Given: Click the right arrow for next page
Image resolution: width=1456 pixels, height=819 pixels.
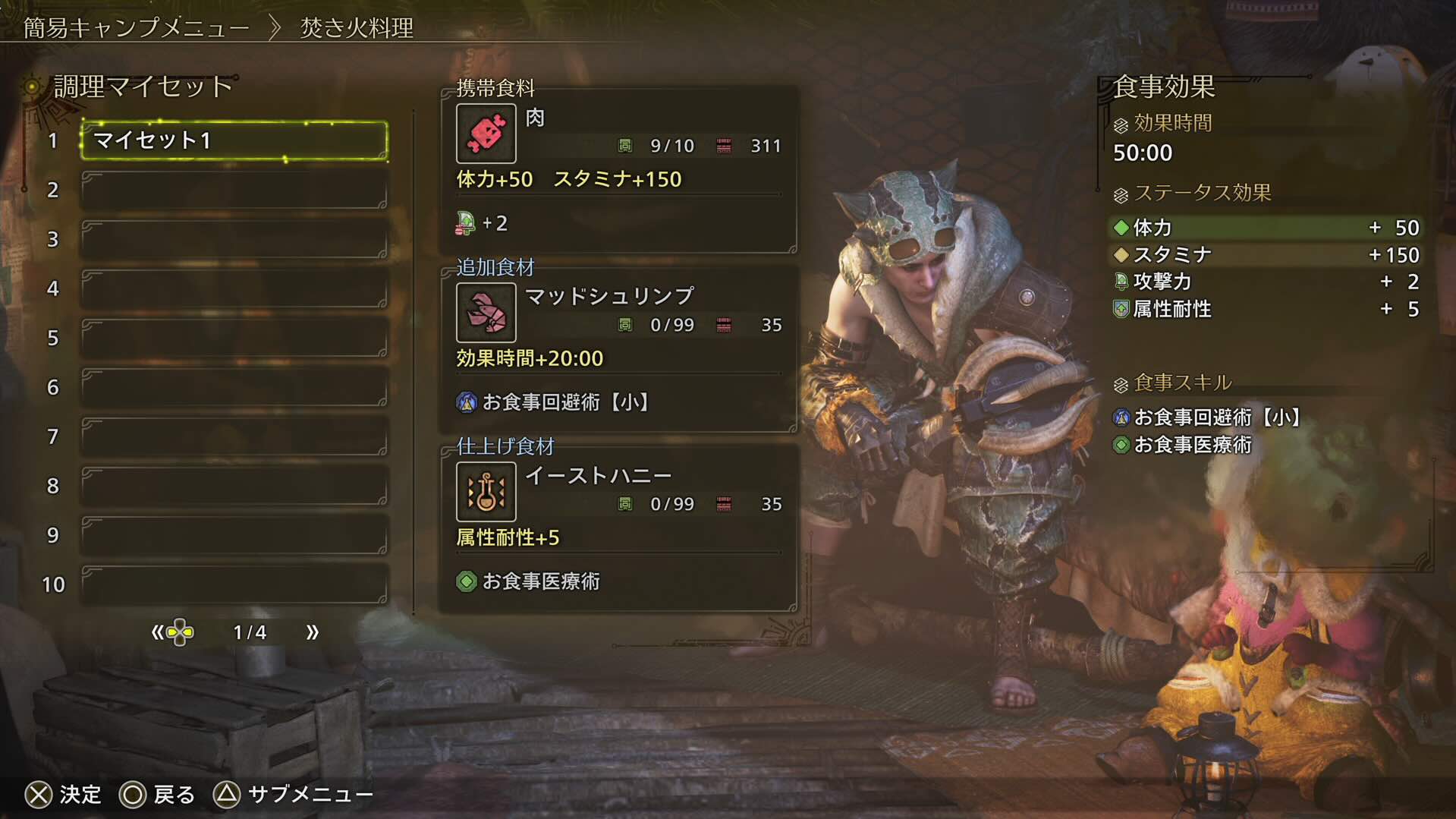Looking at the screenshot, I should (x=311, y=631).
